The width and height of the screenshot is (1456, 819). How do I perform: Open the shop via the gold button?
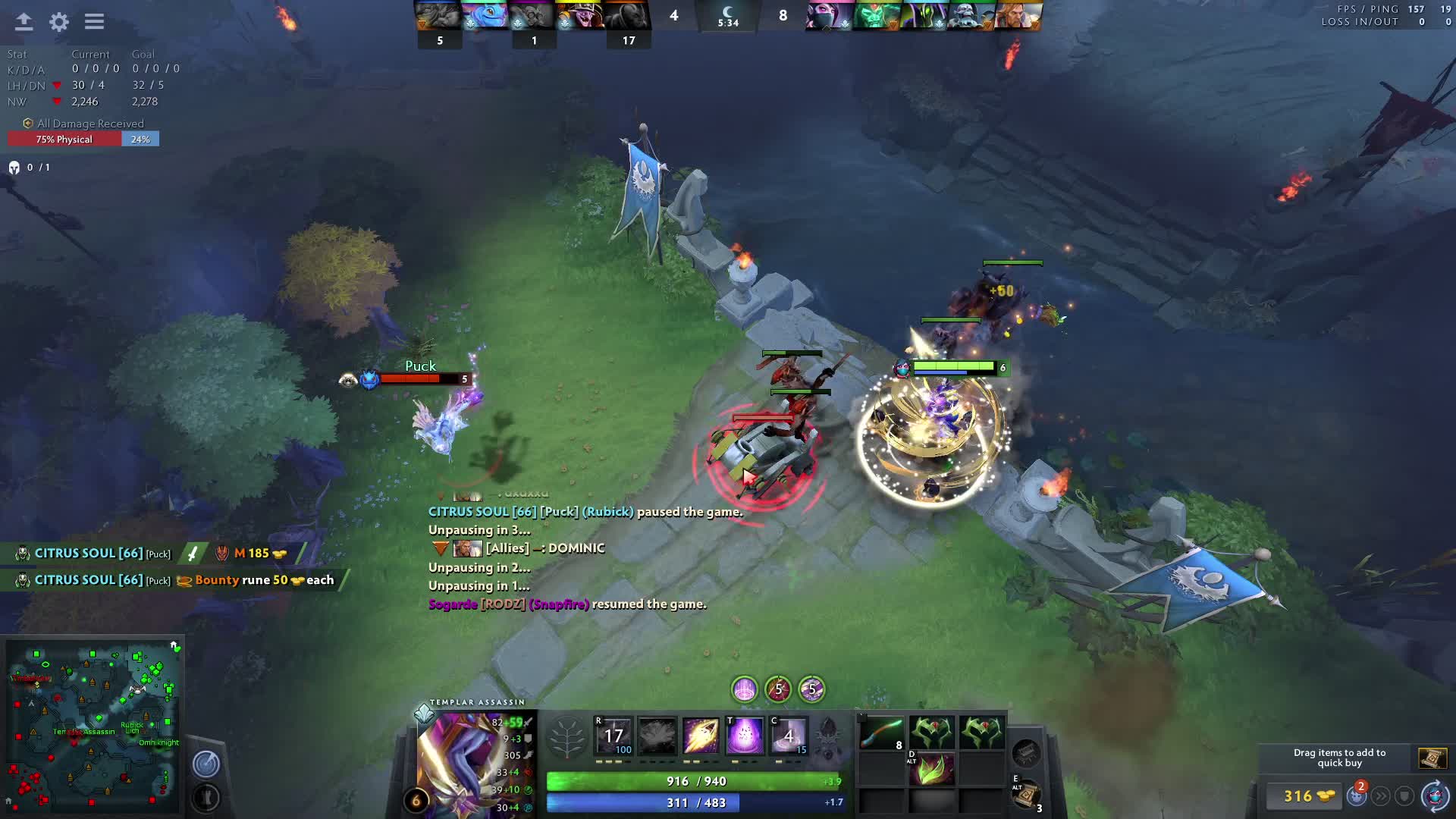(1307, 796)
